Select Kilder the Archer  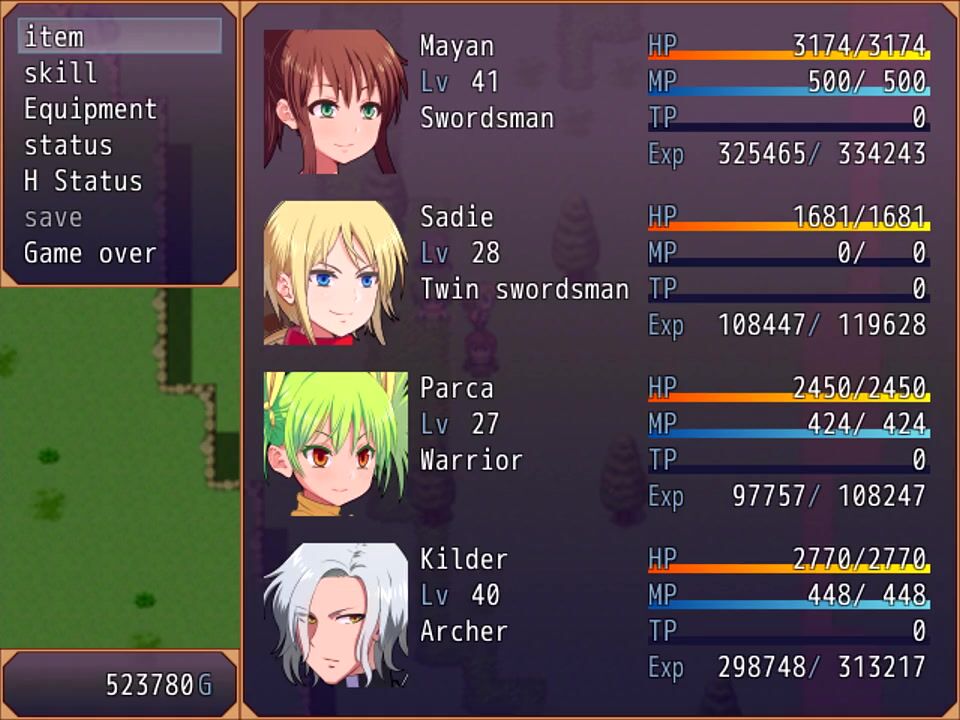coord(335,614)
